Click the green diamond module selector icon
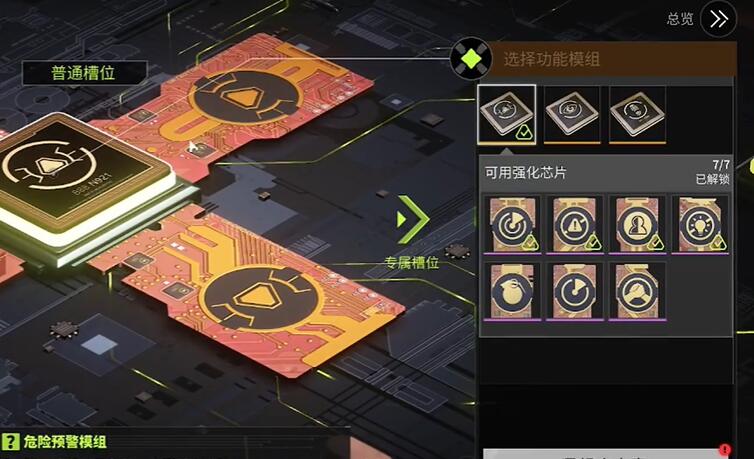This screenshot has height=459, width=754. point(469,59)
